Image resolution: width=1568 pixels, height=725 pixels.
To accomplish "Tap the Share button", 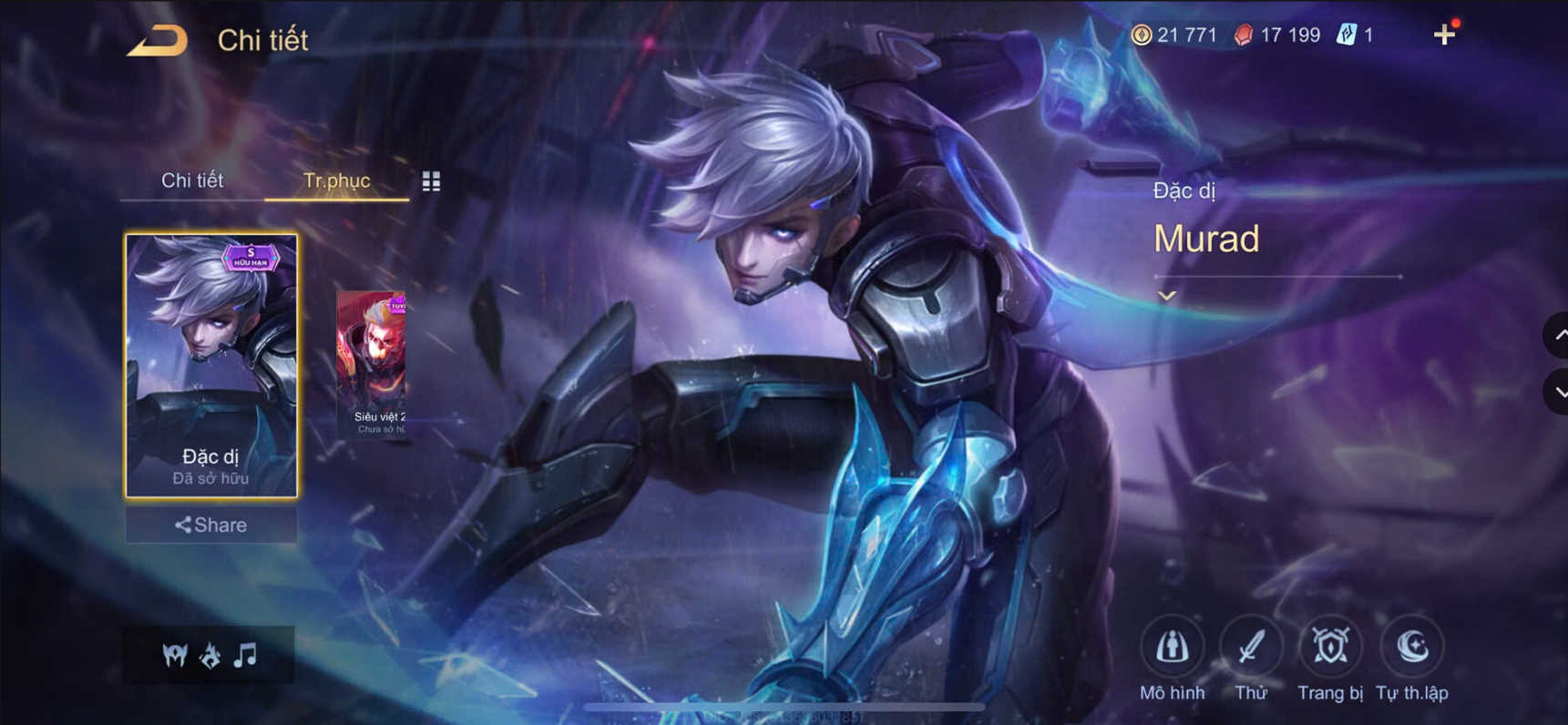I will [x=210, y=525].
